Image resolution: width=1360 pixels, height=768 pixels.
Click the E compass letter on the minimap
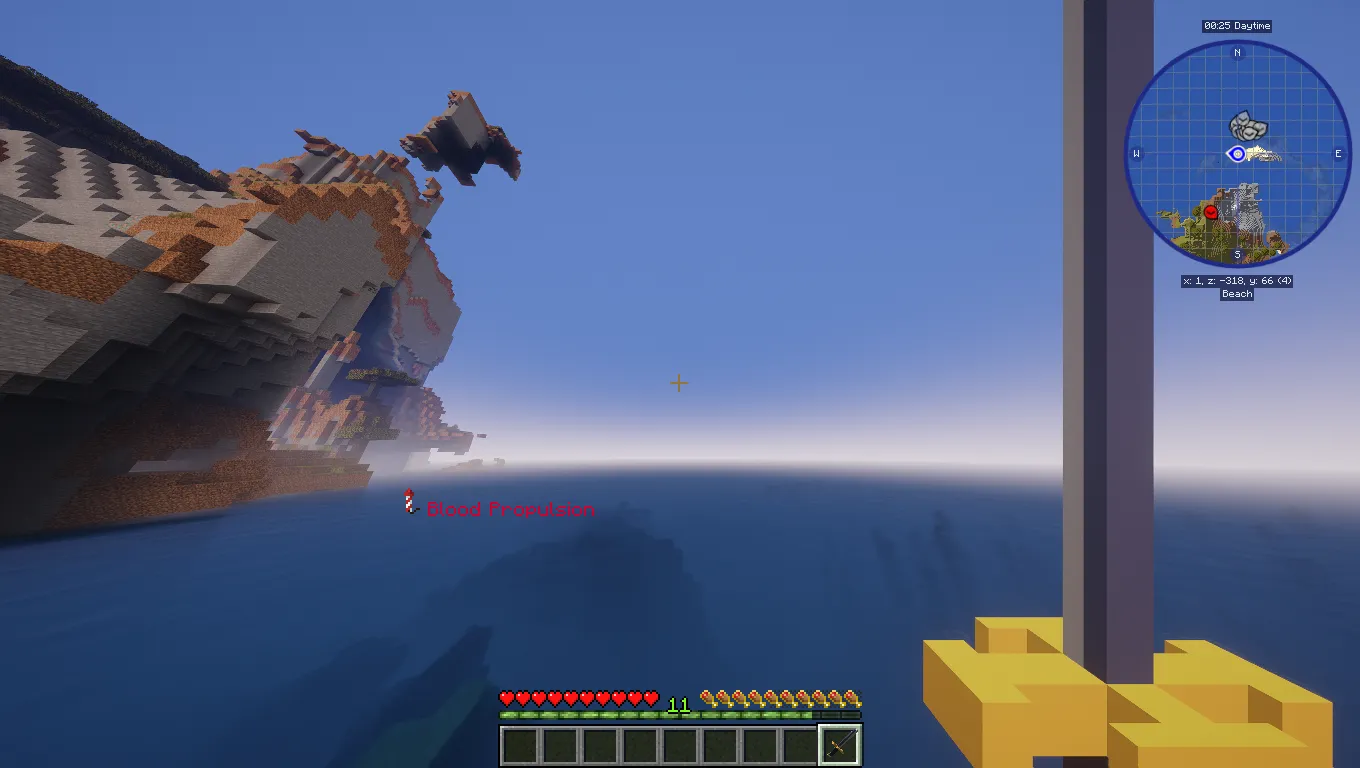[1338, 154]
